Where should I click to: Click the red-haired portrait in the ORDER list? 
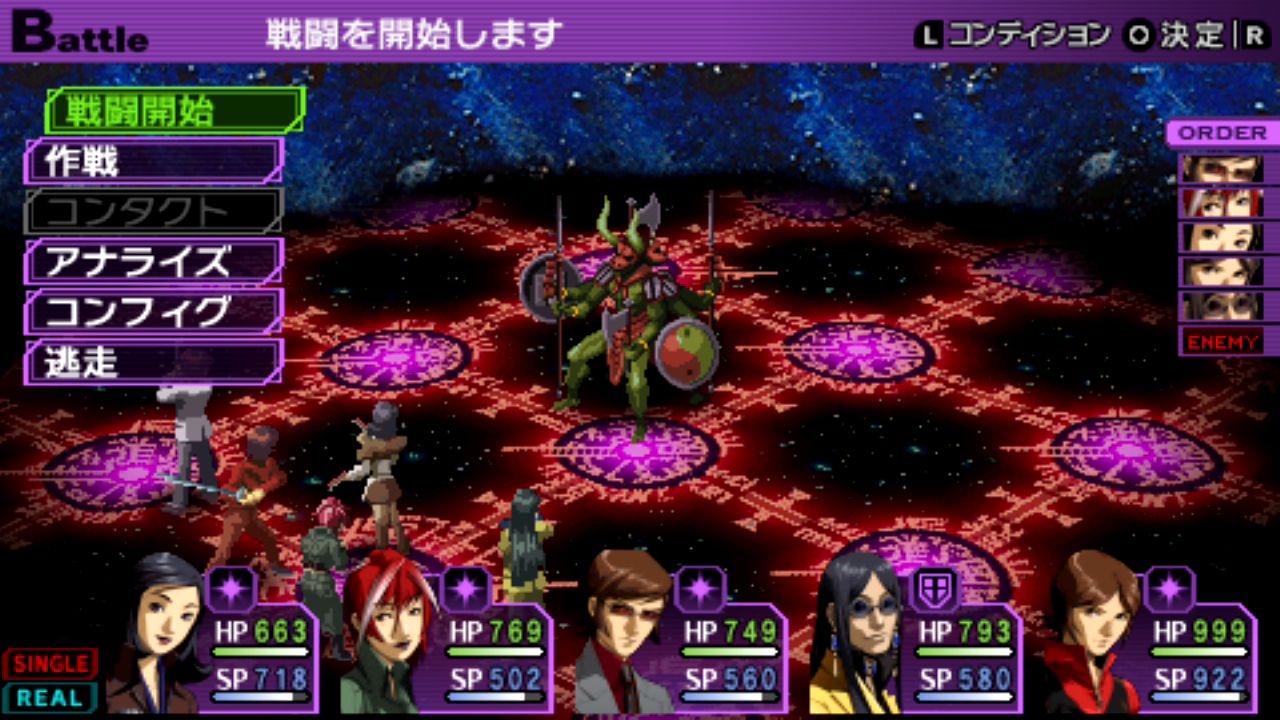pyautogui.click(x=1222, y=203)
